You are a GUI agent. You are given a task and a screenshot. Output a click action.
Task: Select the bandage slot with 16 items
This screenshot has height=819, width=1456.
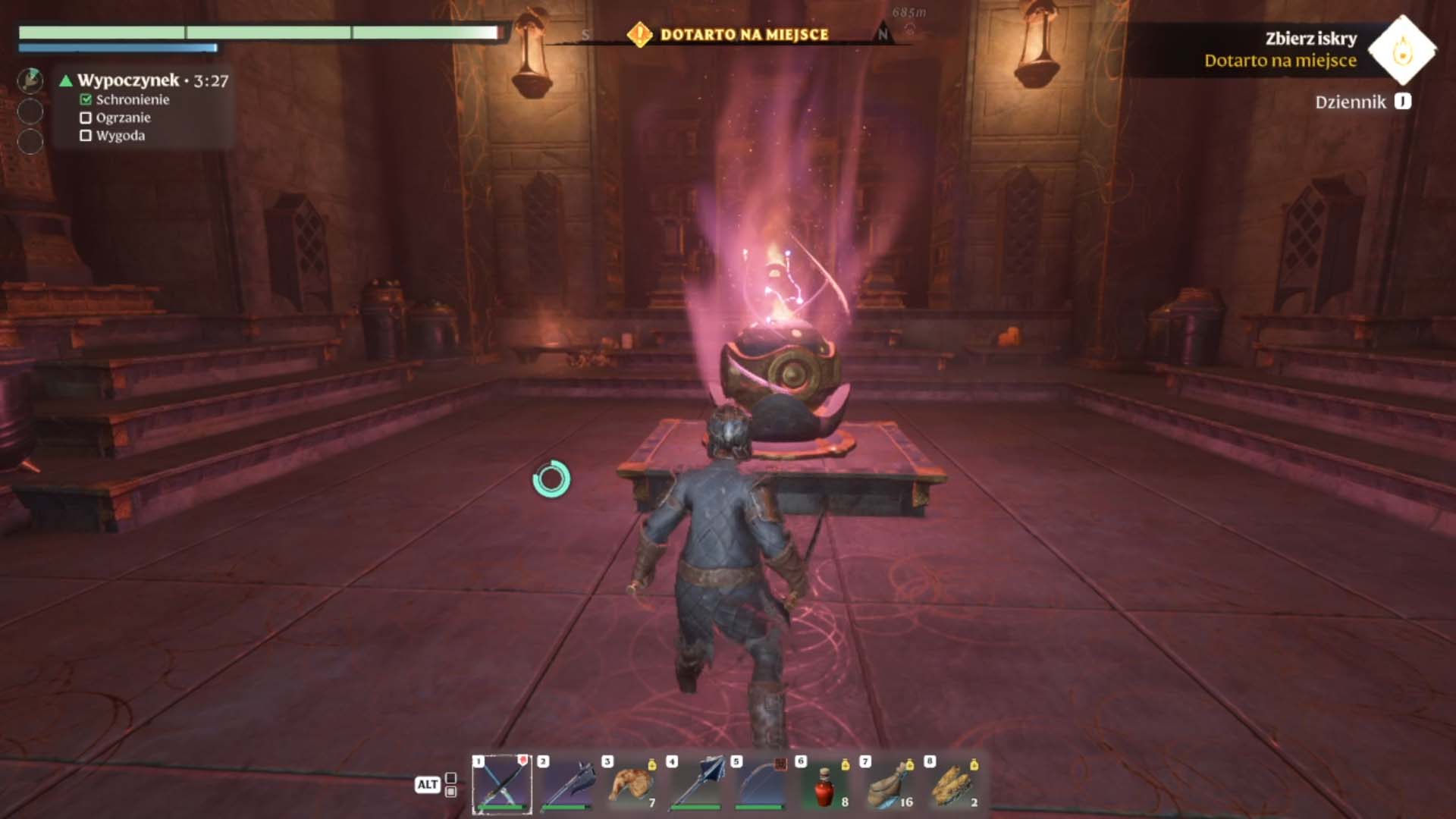point(890,784)
